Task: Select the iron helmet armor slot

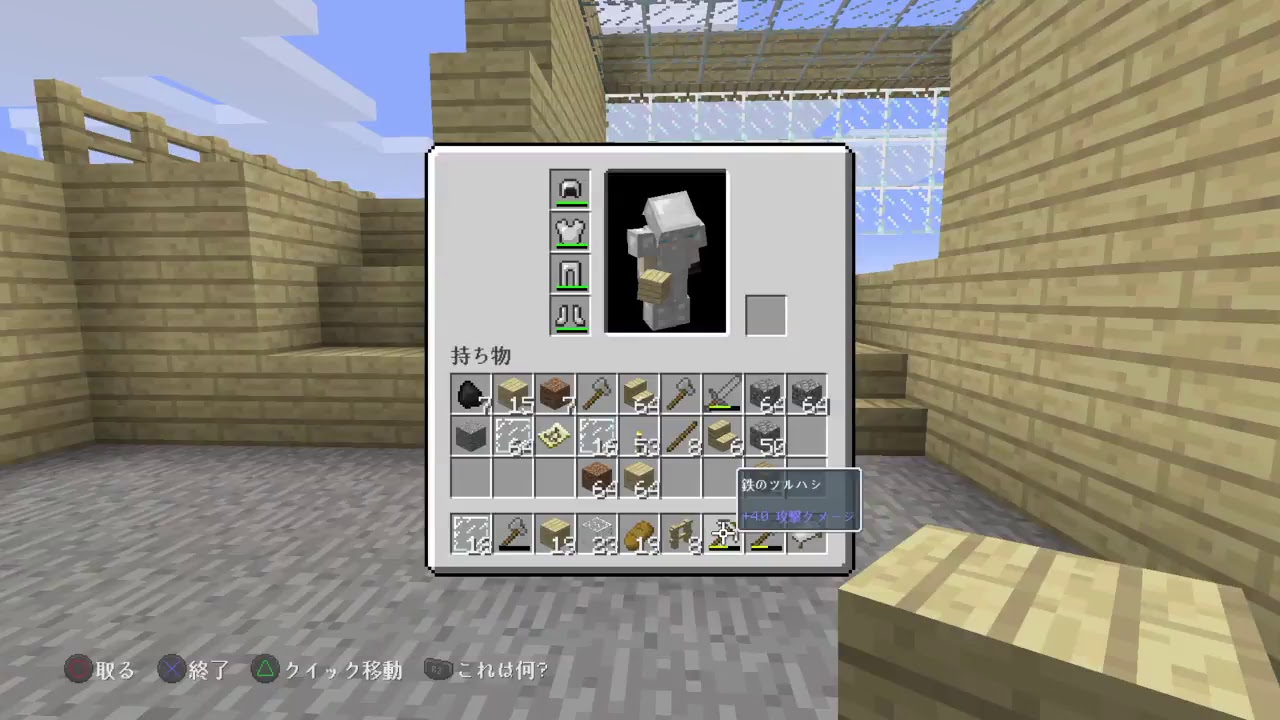Action: pos(570,188)
